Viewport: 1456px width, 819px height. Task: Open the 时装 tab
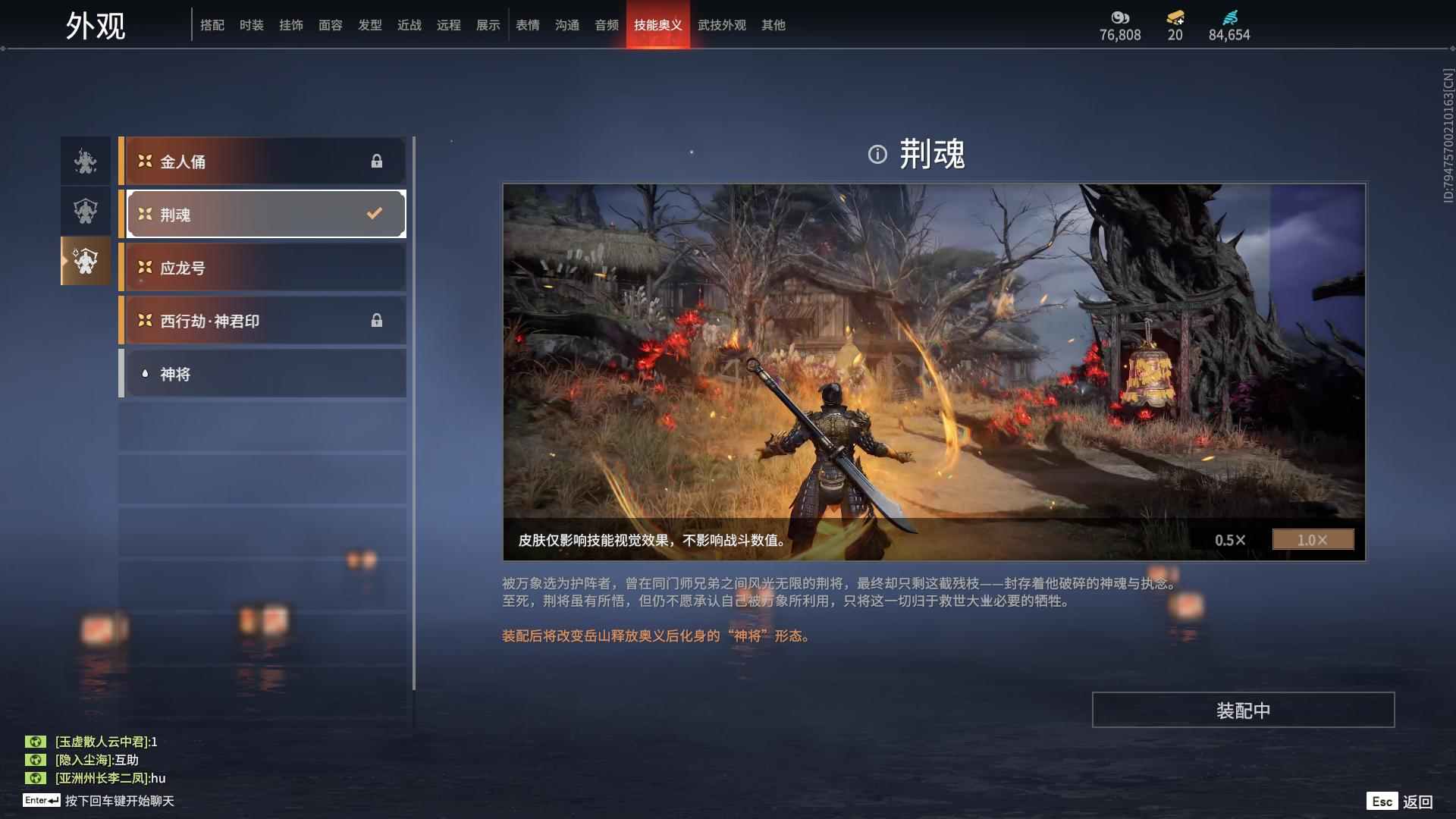252,25
